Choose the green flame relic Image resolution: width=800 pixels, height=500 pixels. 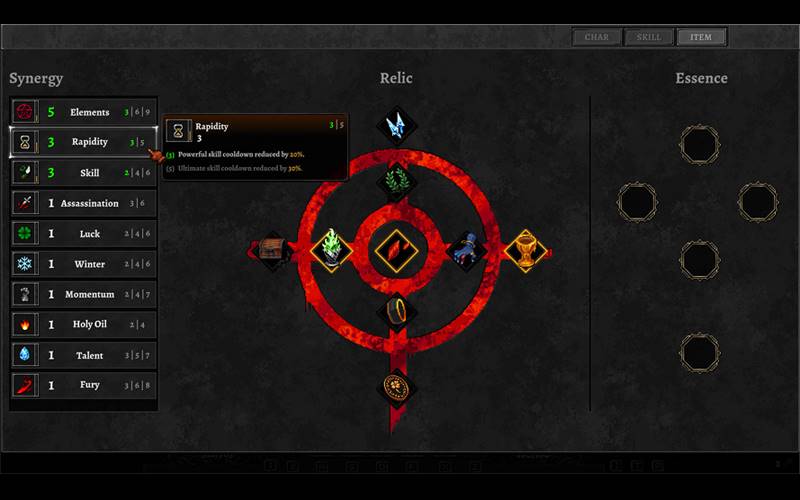click(331, 249)
